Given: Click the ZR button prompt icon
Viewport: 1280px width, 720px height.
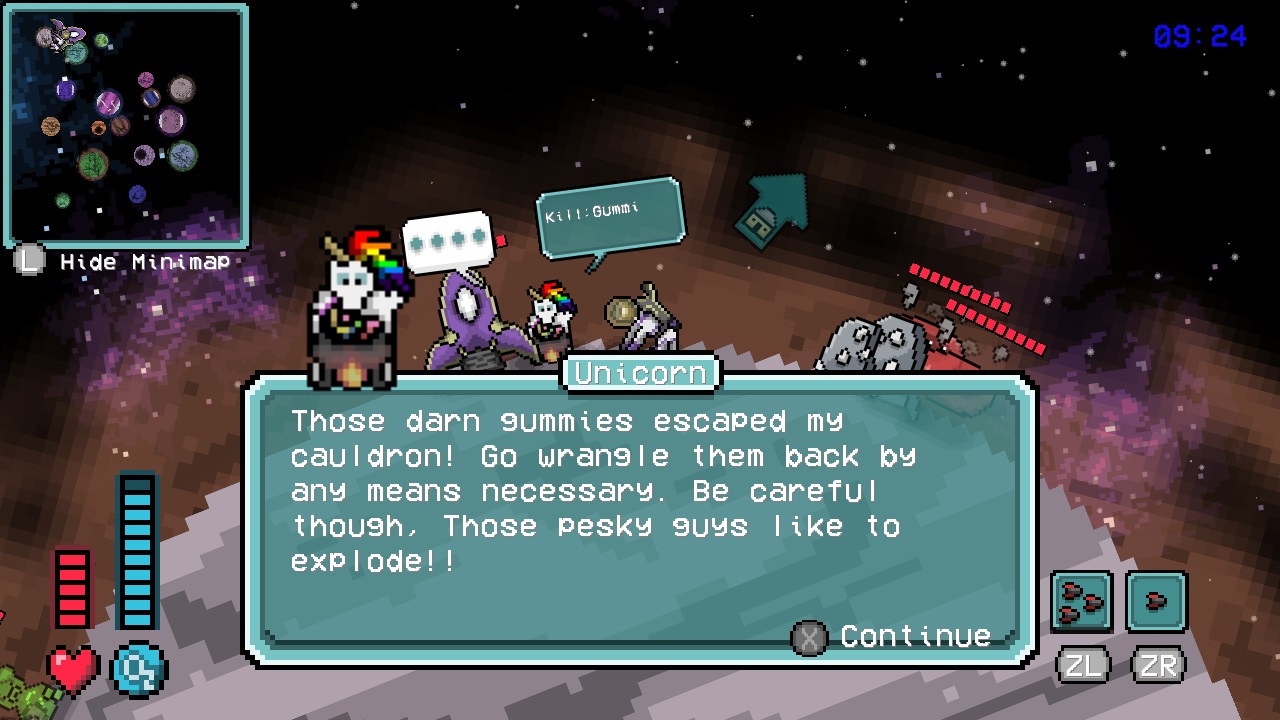Looking at the screenshot, I should click(1156, 664).
